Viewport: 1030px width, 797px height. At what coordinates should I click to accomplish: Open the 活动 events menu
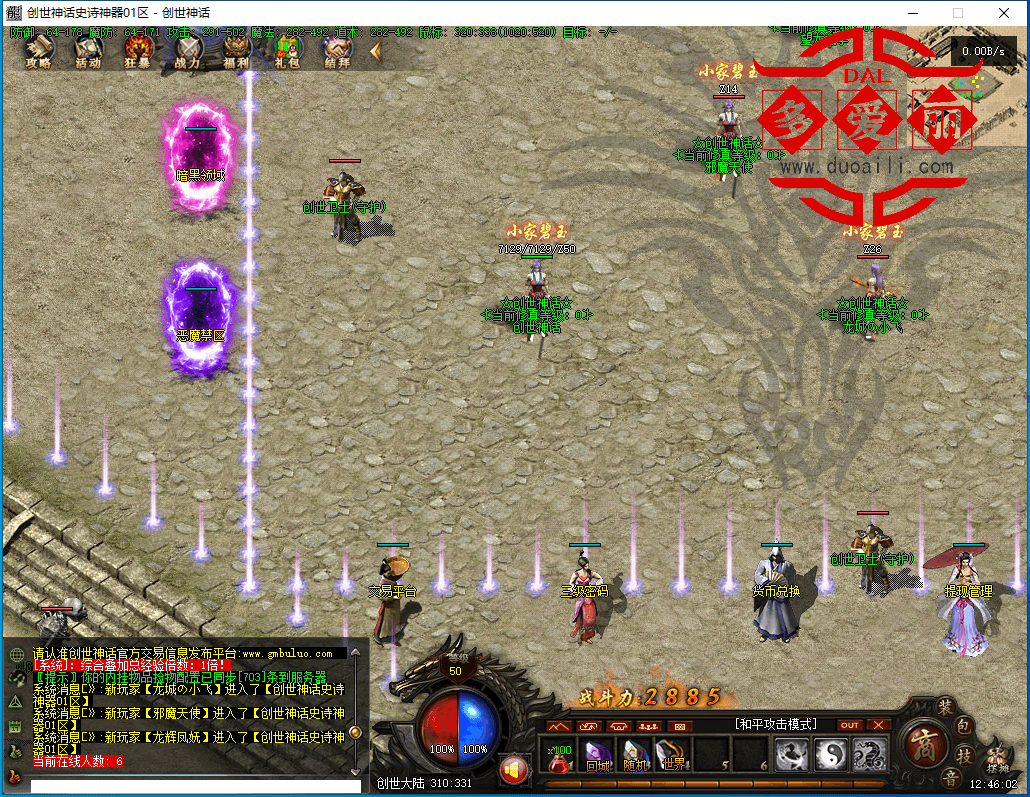pyautogui.click(x=88, y=51)
